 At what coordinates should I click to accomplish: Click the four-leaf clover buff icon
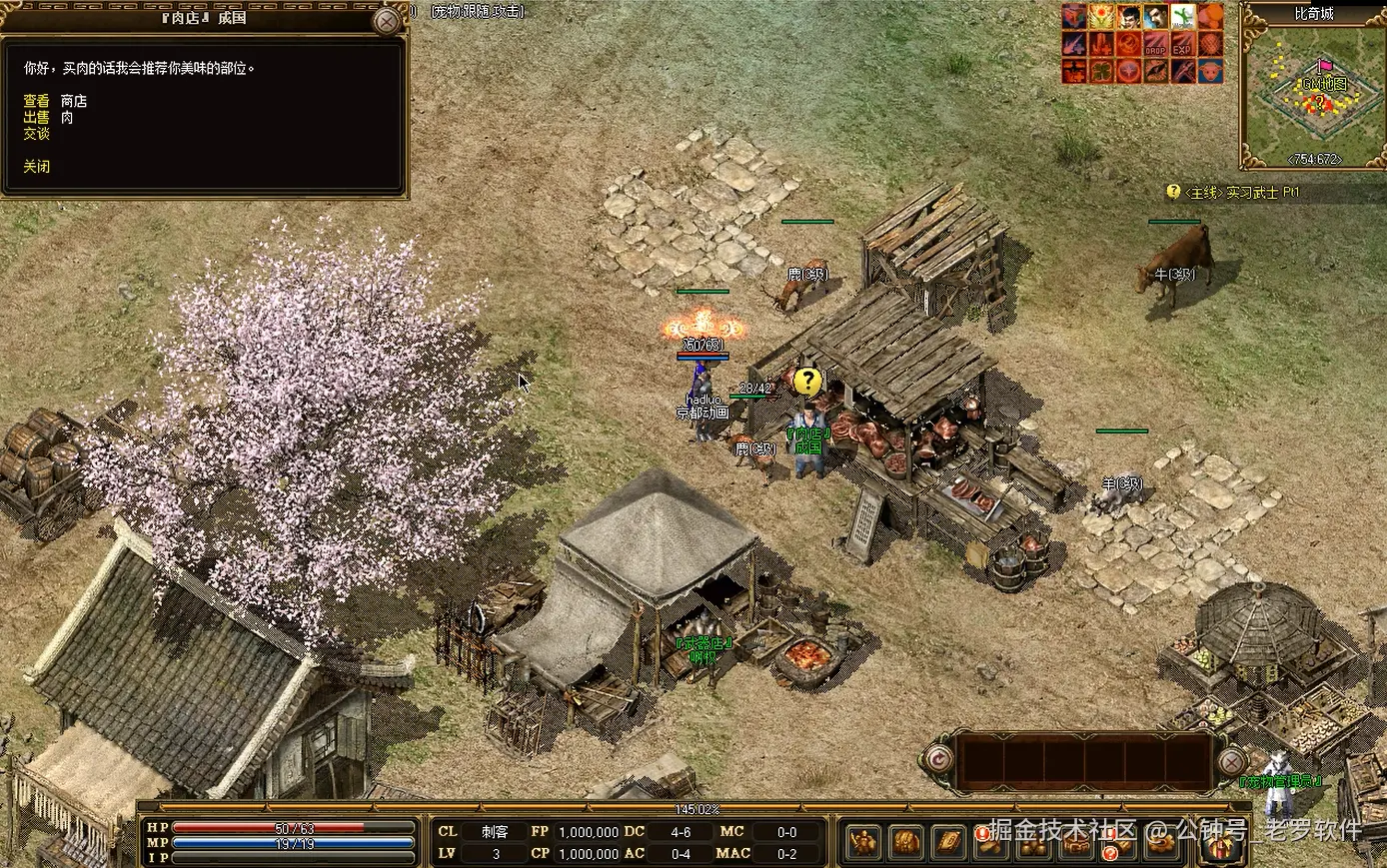[1101, 71]
